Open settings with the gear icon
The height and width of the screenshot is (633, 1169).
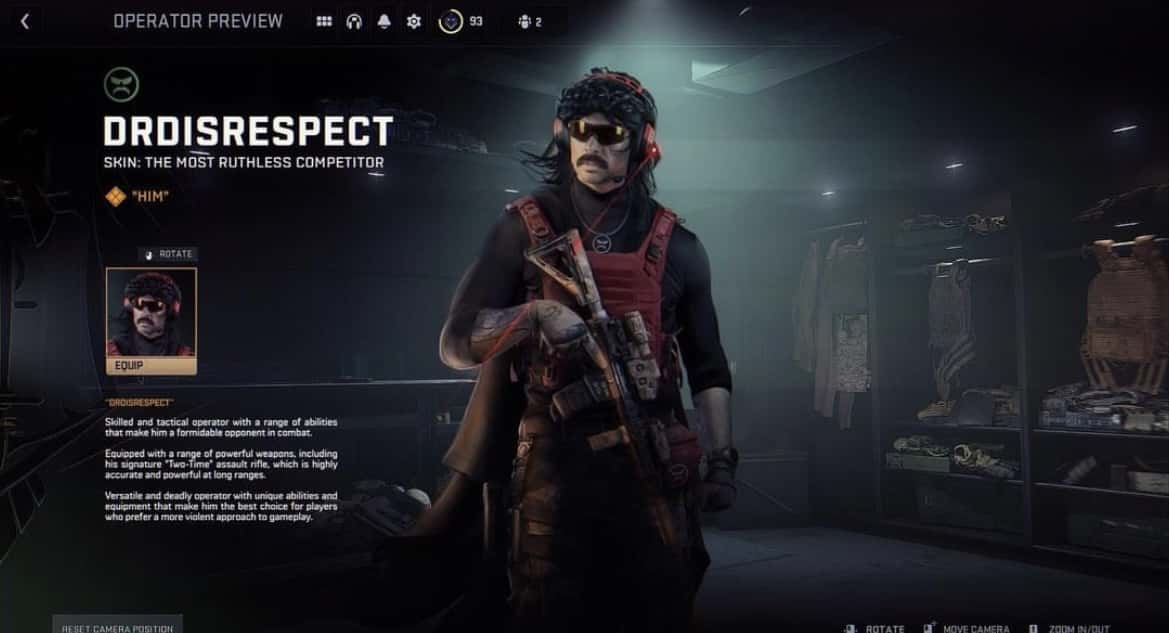[413, 21]
